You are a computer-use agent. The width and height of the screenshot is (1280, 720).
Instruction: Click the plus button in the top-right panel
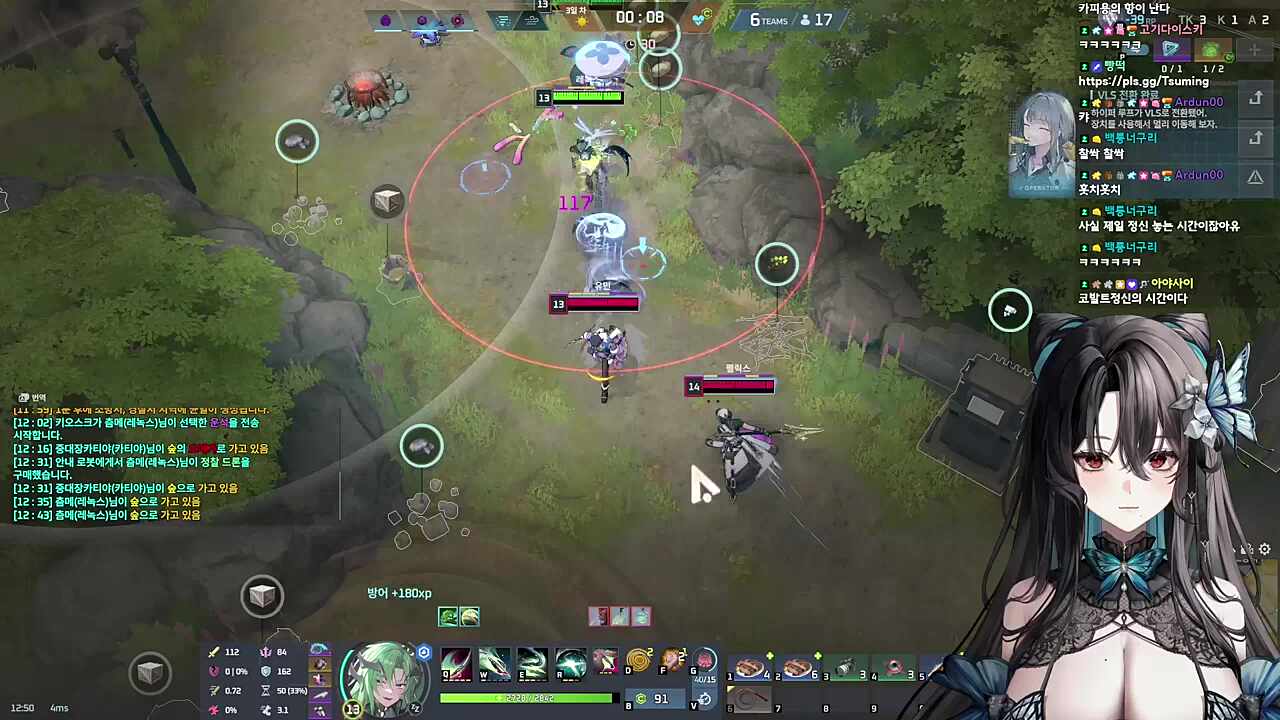click(1255, 50)
